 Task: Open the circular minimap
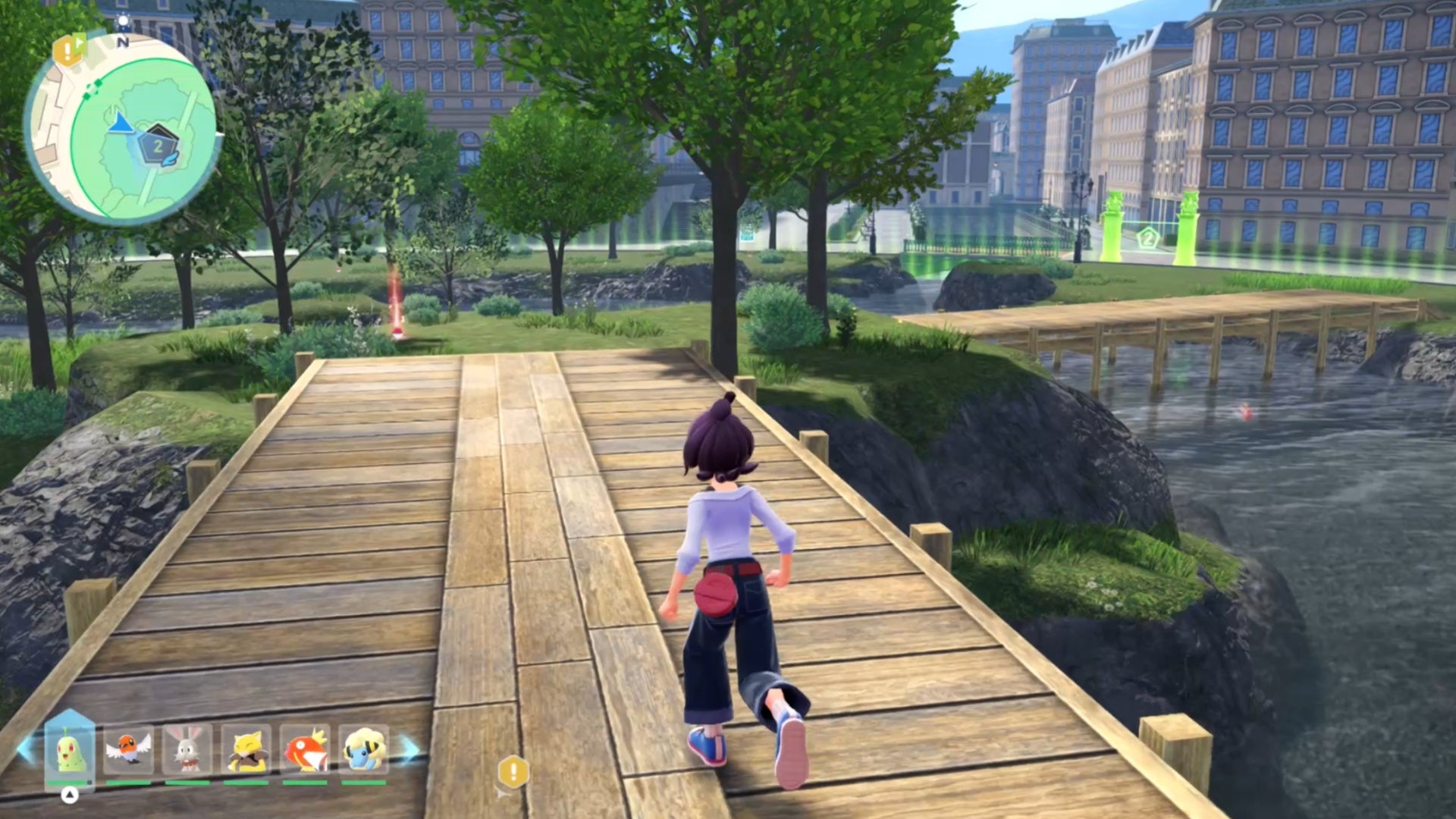[x=123, y=129]
